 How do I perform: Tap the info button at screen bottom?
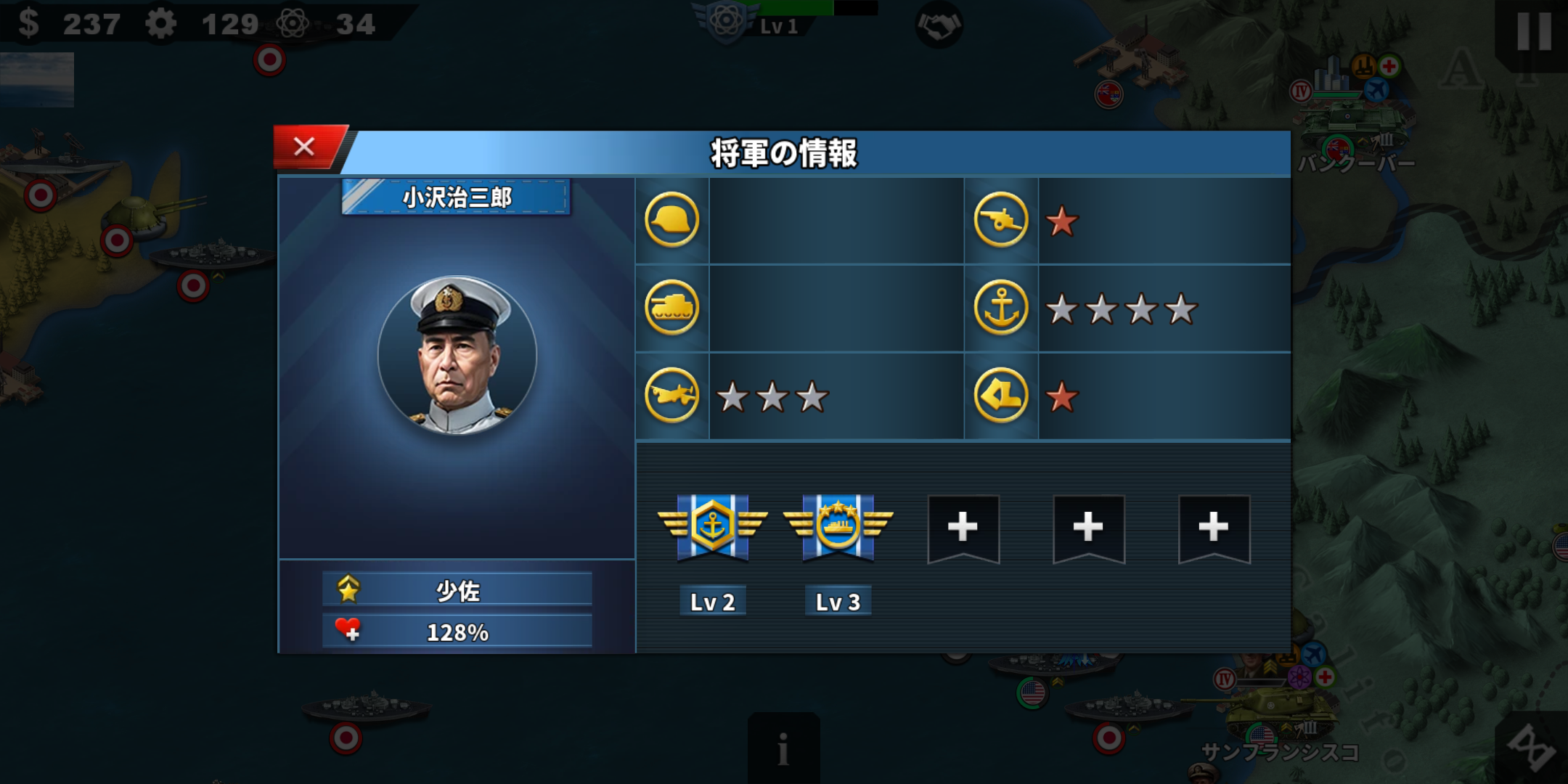click(x=783, y=748)
